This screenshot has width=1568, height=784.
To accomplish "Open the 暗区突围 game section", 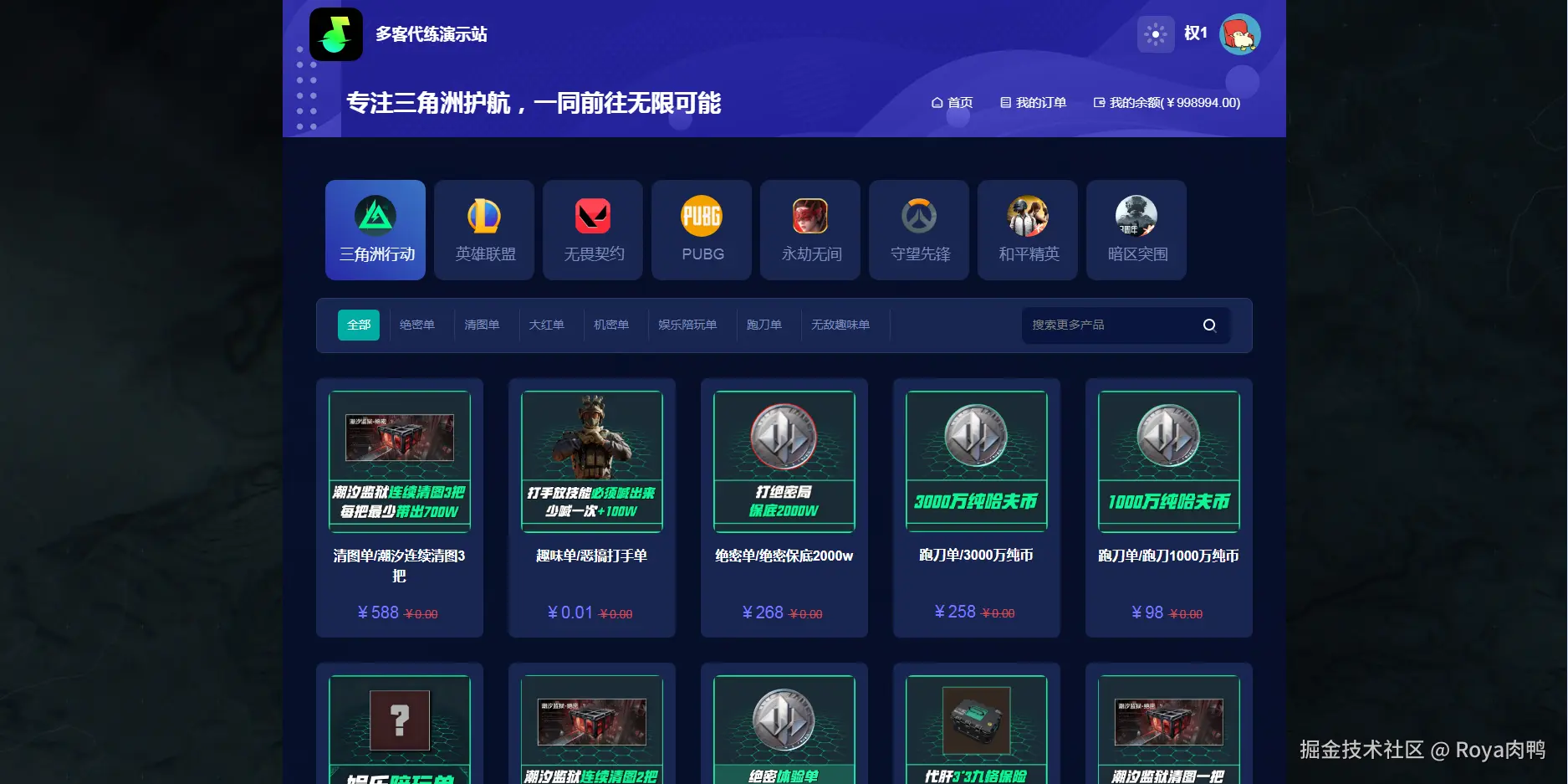I will pos(1136,230).
